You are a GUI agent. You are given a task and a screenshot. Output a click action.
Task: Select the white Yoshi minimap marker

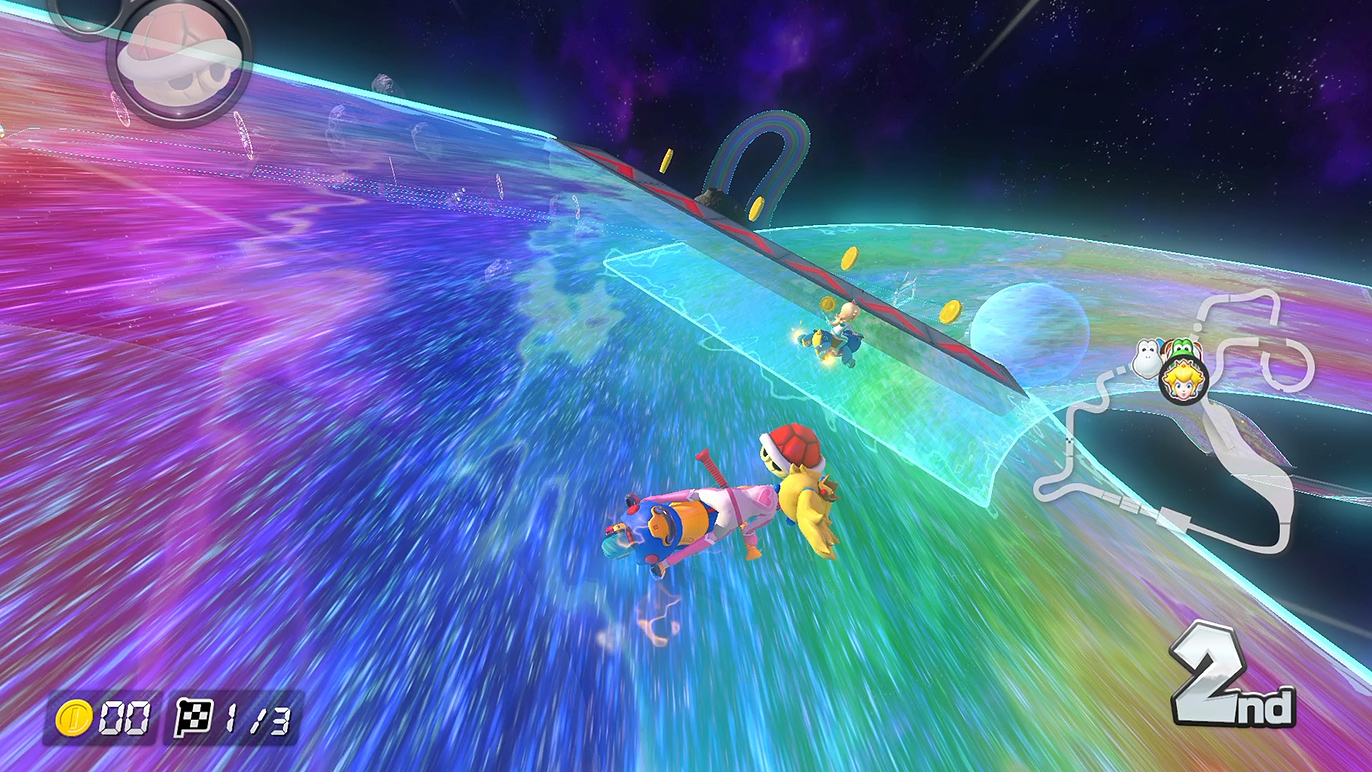1149,357
